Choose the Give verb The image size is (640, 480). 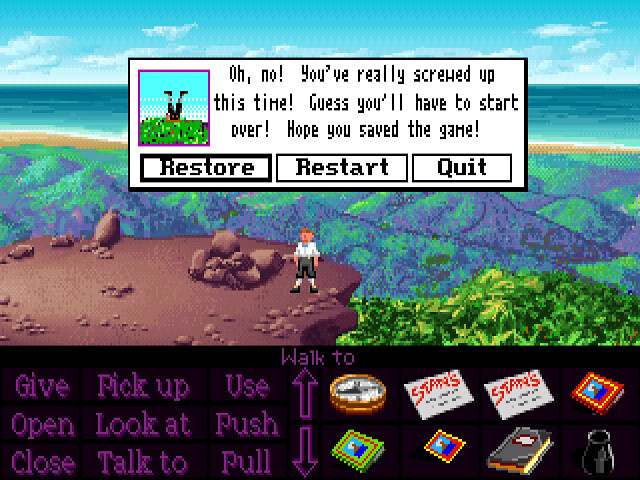coord(42,386)
